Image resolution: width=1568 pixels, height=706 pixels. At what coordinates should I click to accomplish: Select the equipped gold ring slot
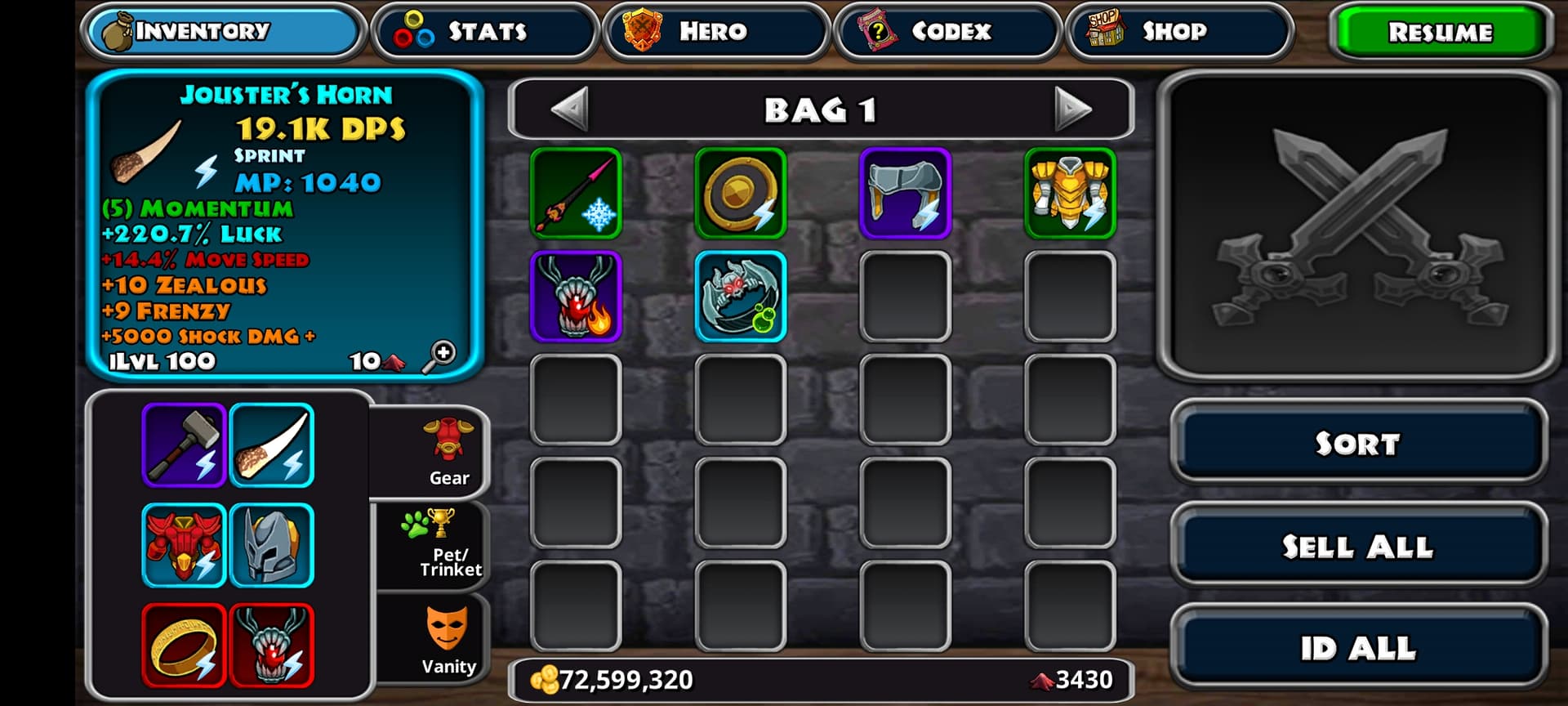(184, 646)
